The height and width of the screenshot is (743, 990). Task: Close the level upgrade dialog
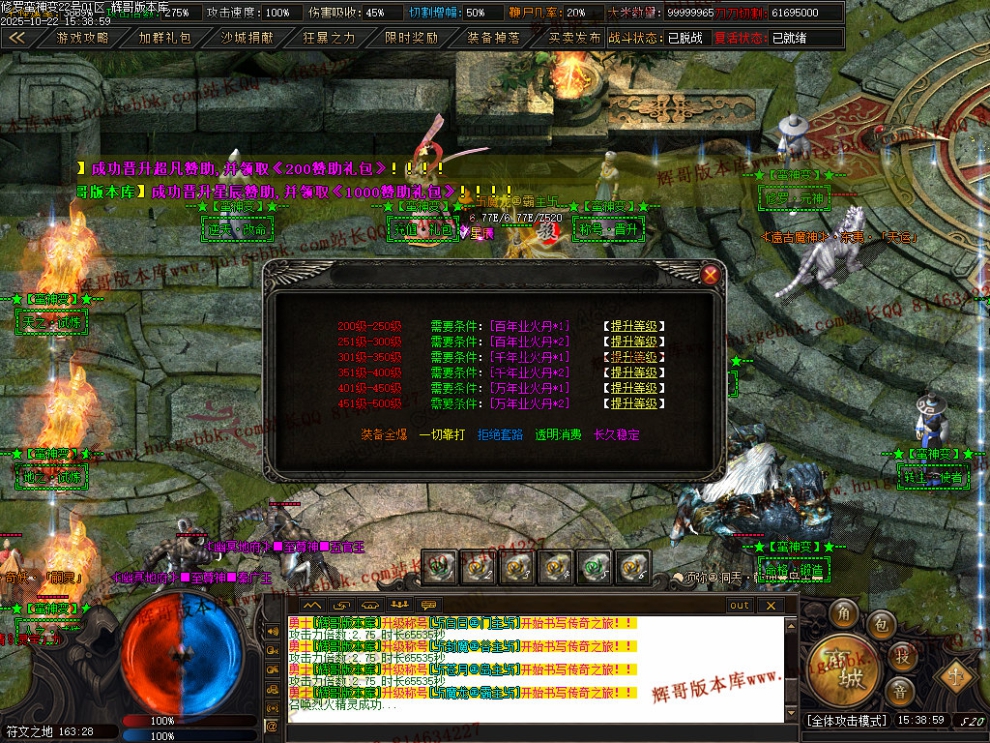tap(710, 275)
